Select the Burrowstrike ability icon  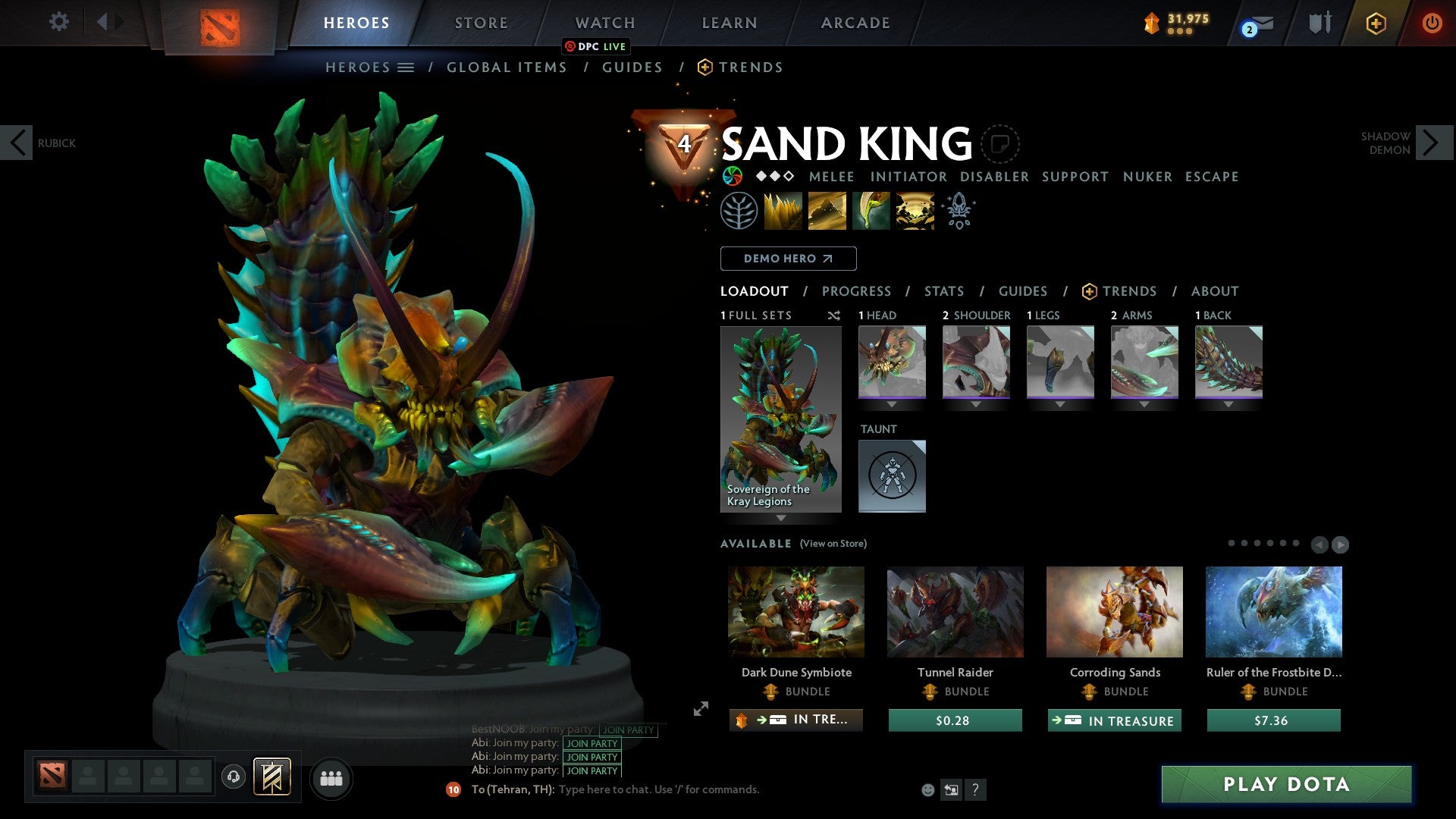pos(783,210)
